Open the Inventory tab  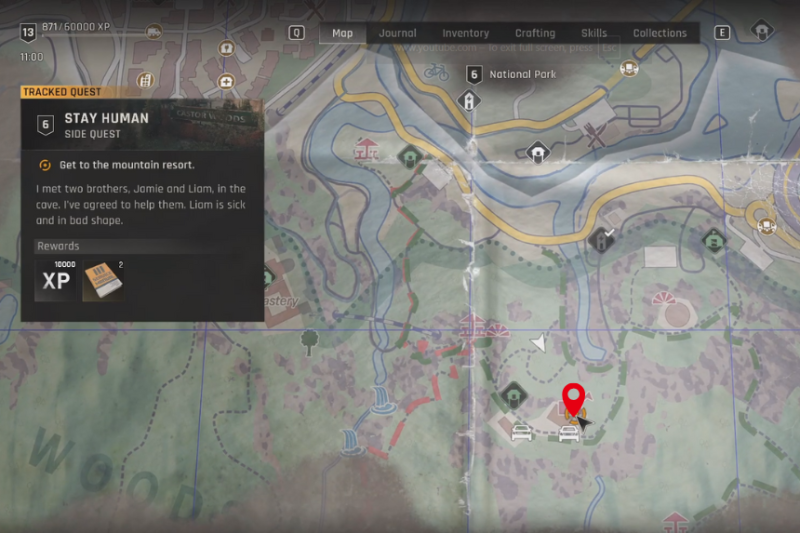(x=466, y=33)
